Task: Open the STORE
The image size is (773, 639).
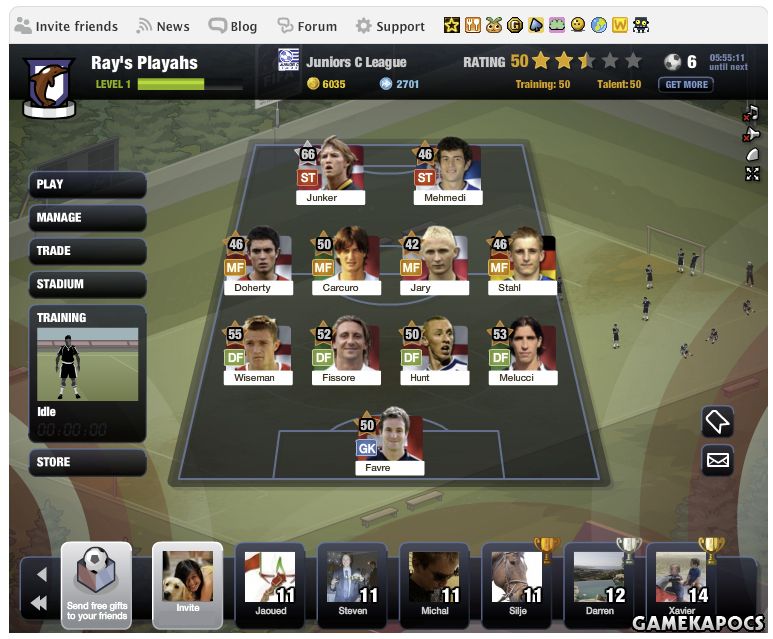Action: coord(88,462)
